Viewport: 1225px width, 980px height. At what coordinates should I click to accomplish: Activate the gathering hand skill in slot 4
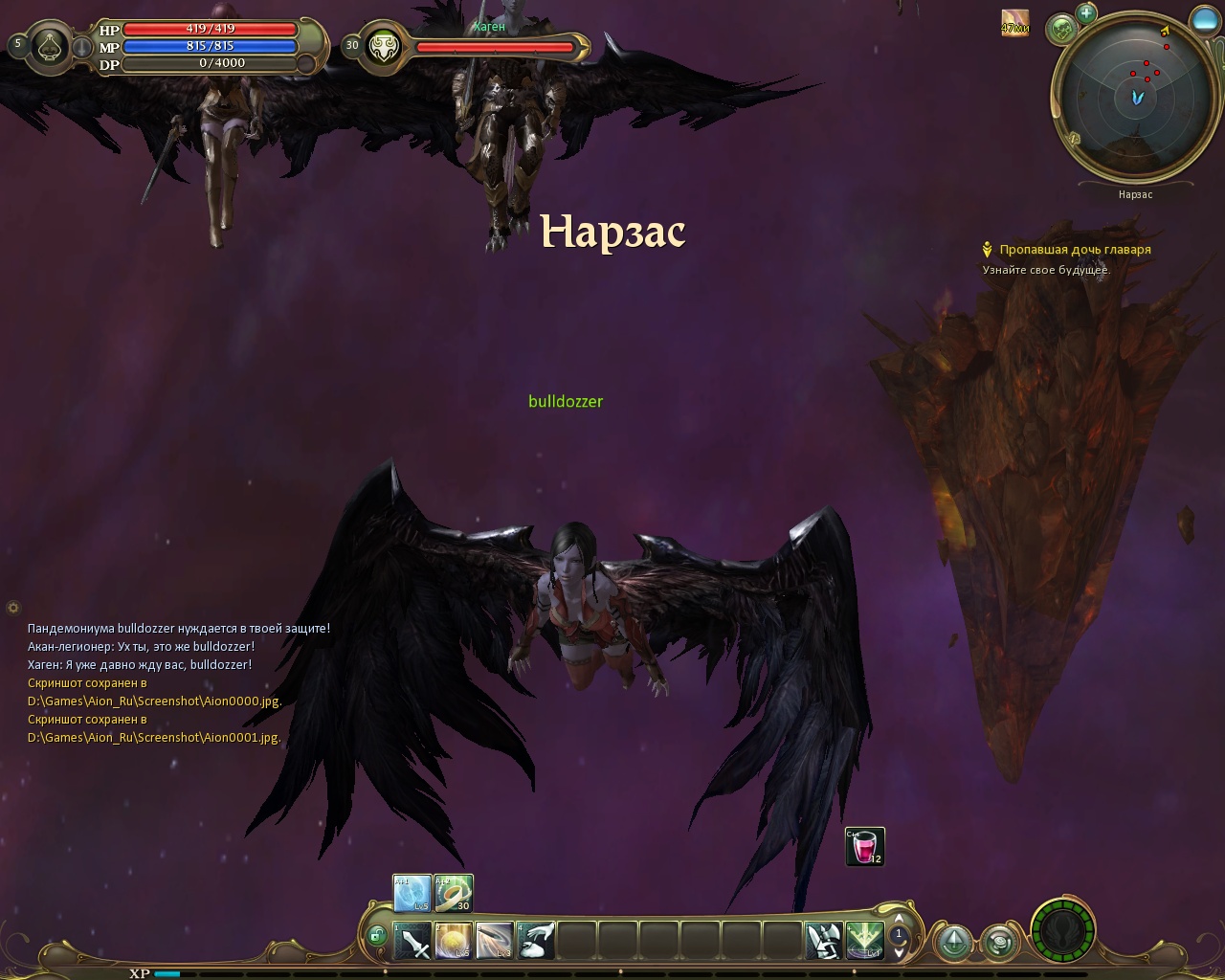[x=536, y=941]
